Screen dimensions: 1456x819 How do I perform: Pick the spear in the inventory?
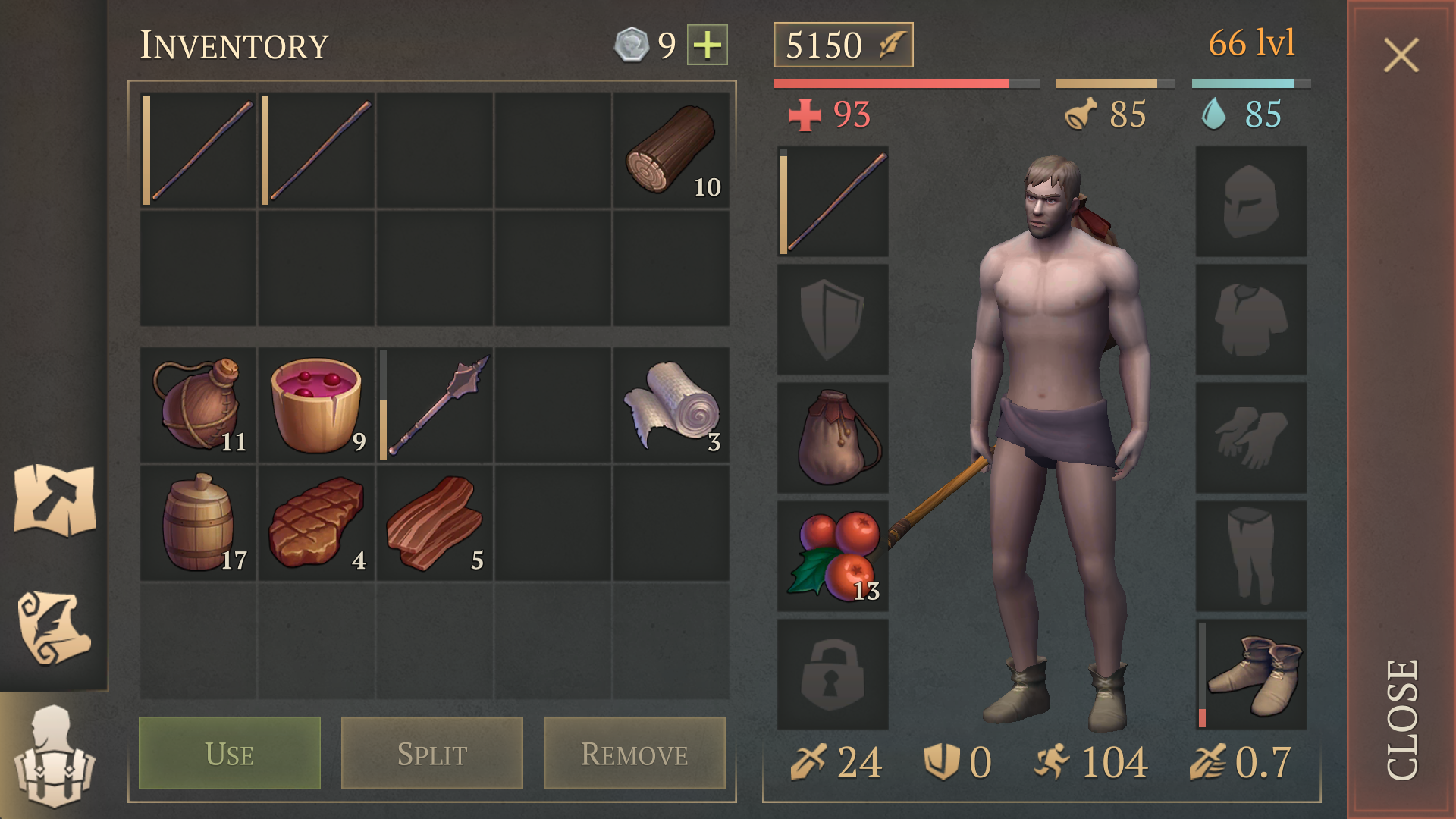click(x=435, y=406)
